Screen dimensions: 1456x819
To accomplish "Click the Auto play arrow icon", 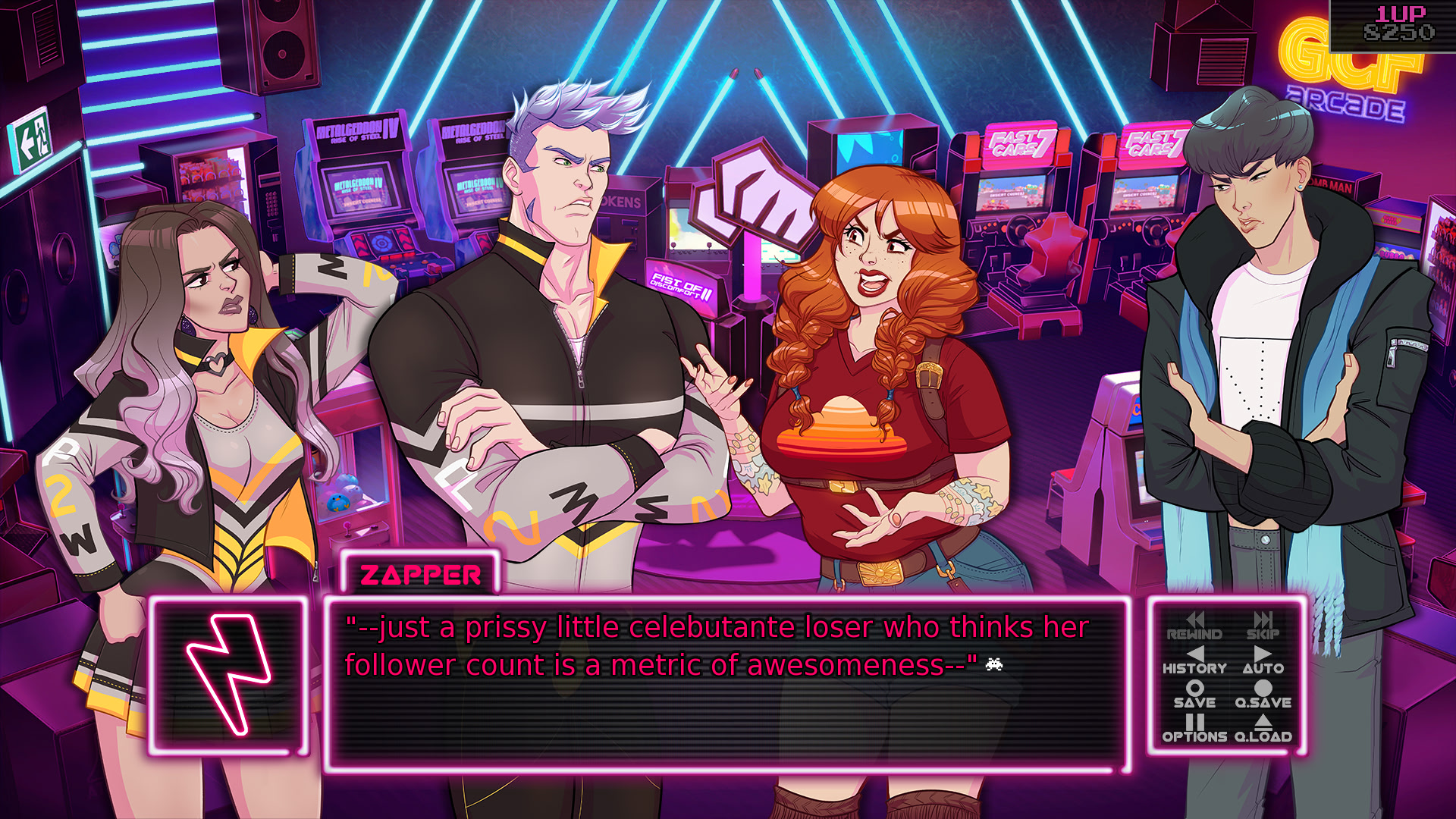I will pos(1262,654).
